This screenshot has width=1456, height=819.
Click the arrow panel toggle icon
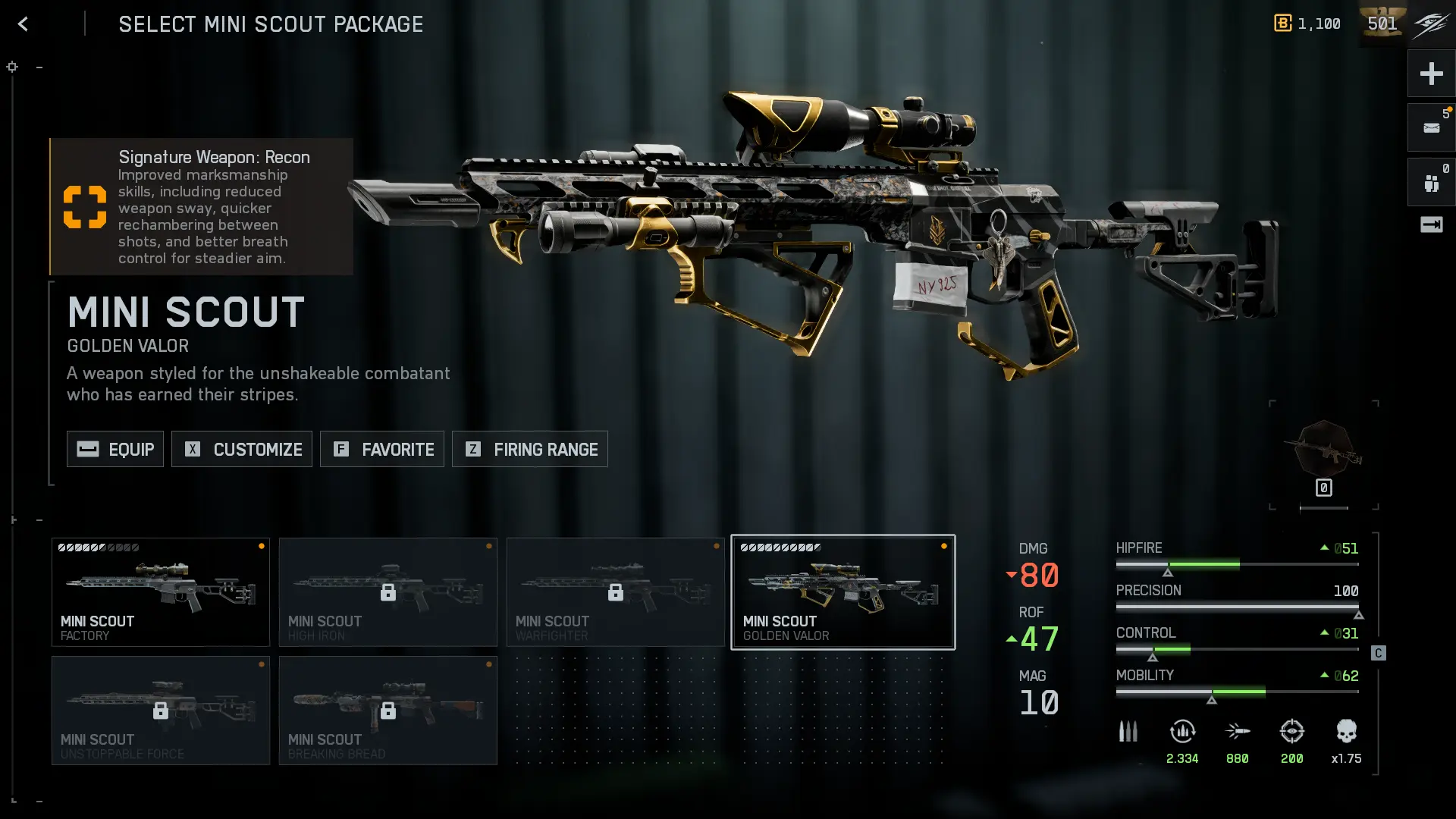pyautogui.click(x=1431, y=225)
